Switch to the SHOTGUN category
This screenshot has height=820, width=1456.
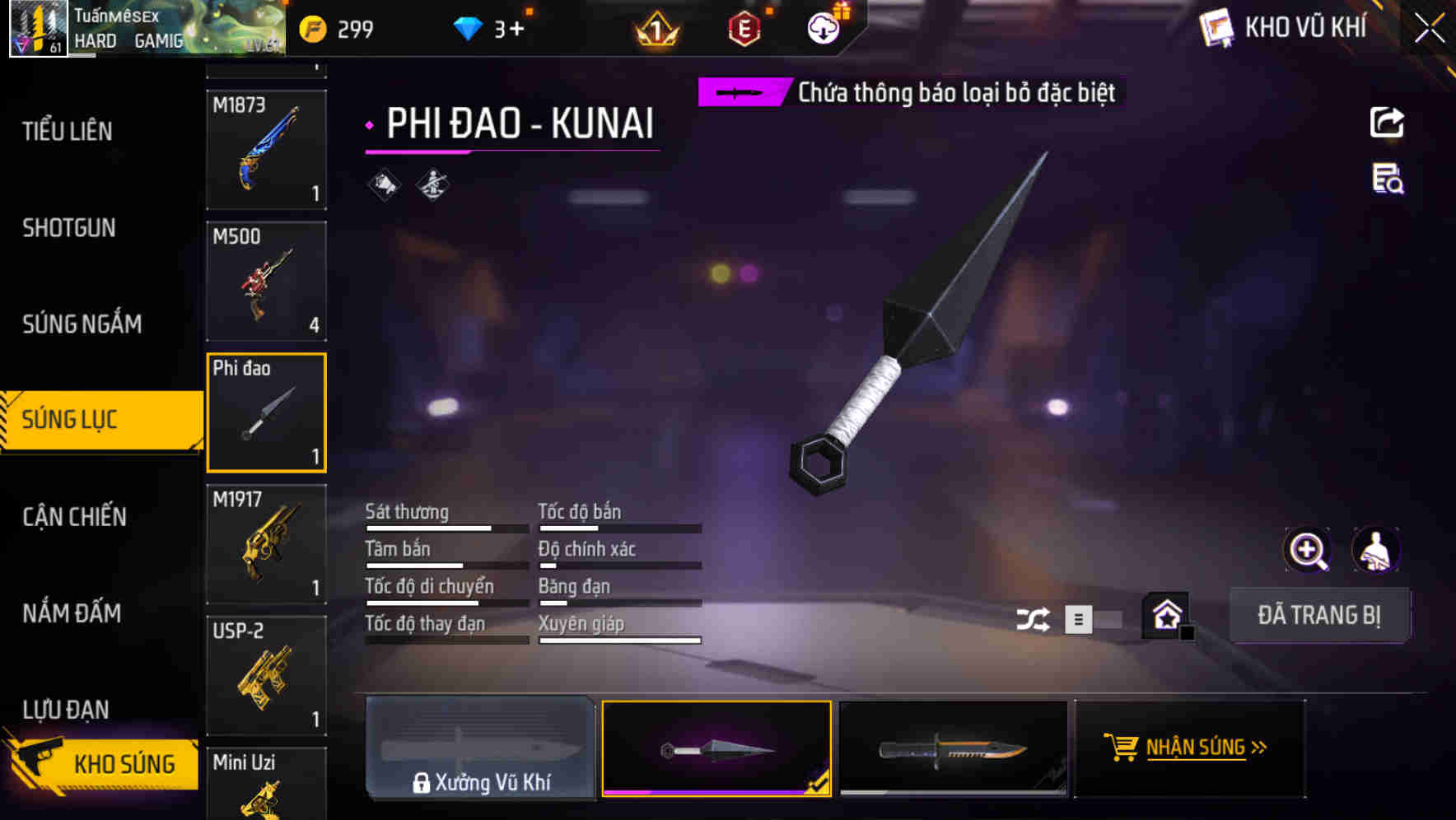click(70, 228)
